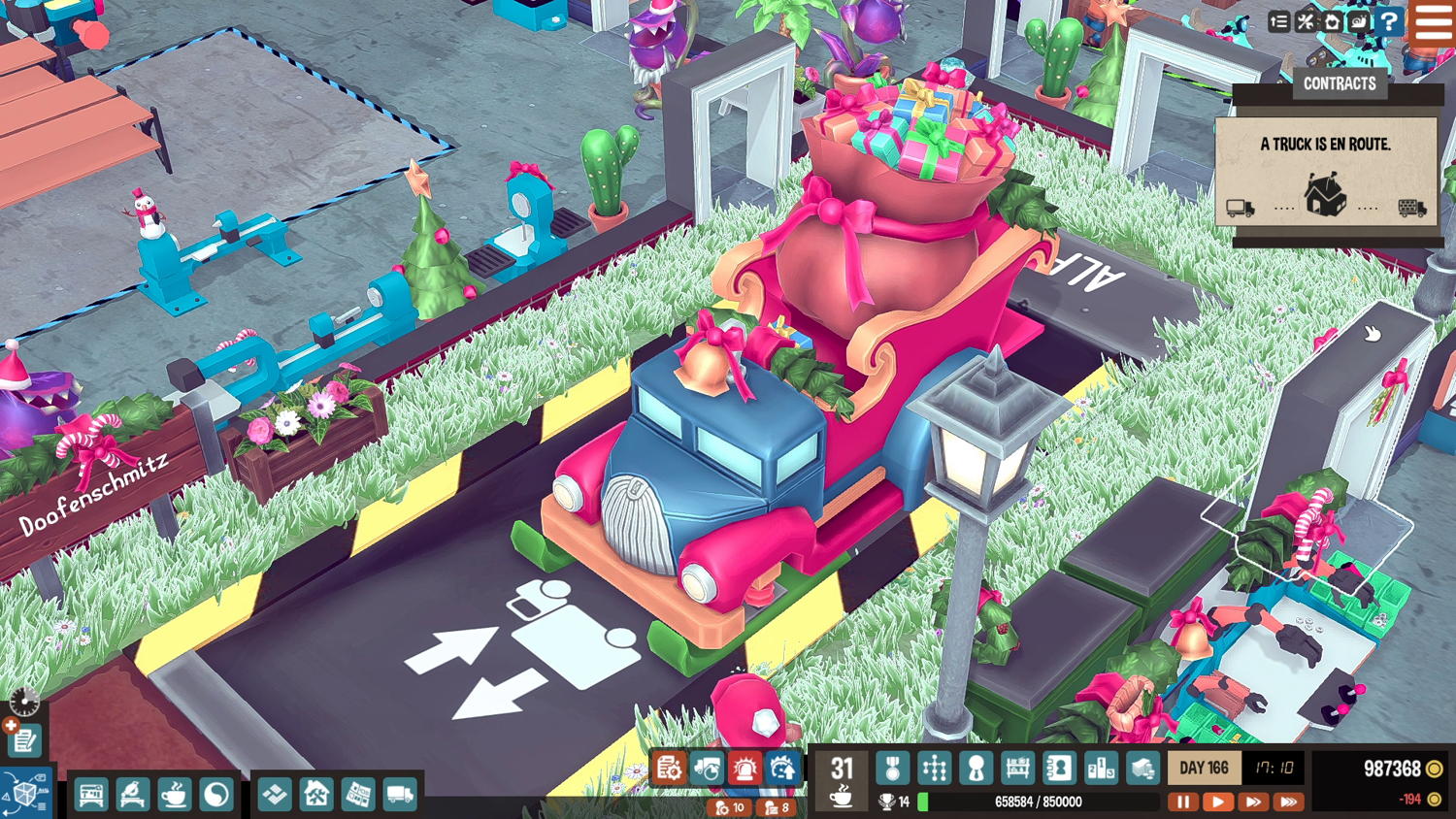The height and width of the screenshot is (819, 1456).
Task: Open the Contracts panel tab
Action: (x=1340, y=83)
